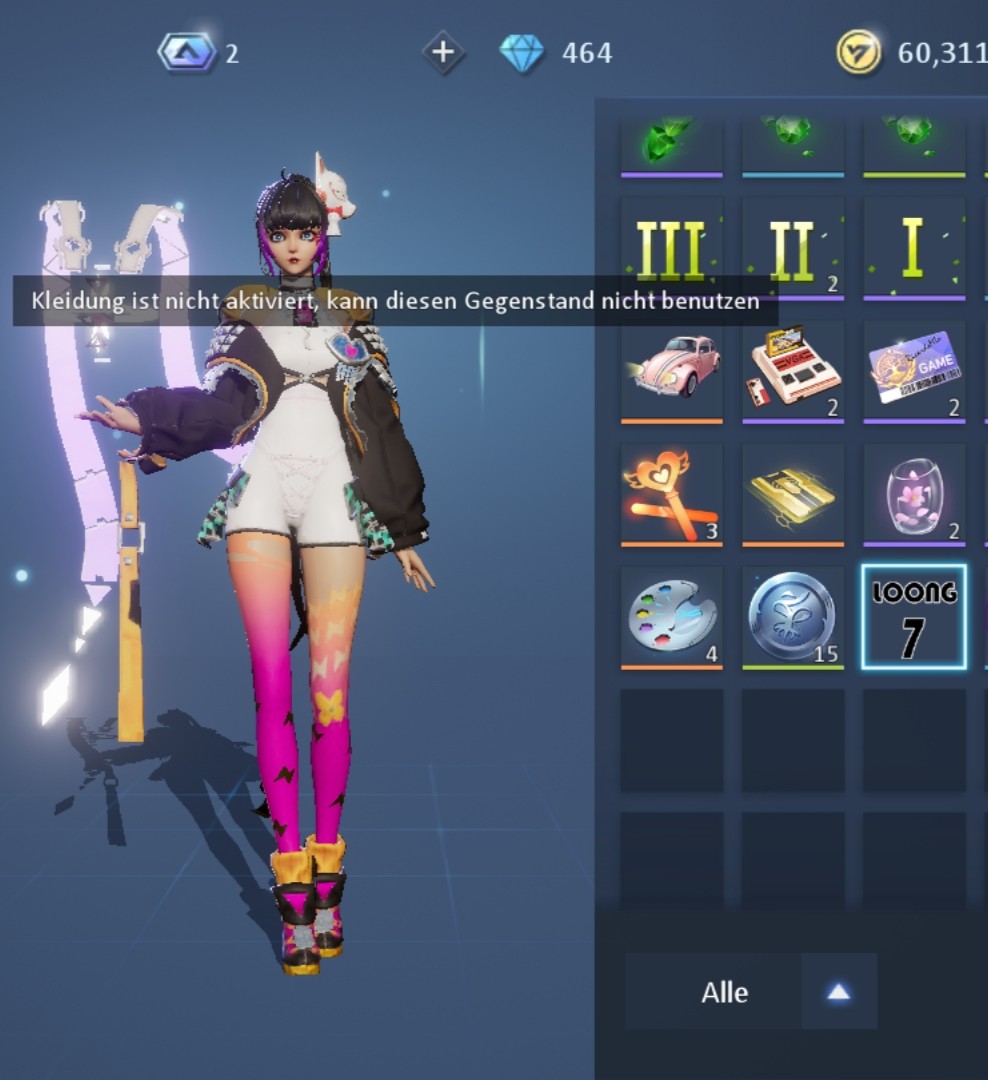Choose the paint palette item
Image resolution: width=988 pixels, height=1080 pixels.
pos(671,616)
